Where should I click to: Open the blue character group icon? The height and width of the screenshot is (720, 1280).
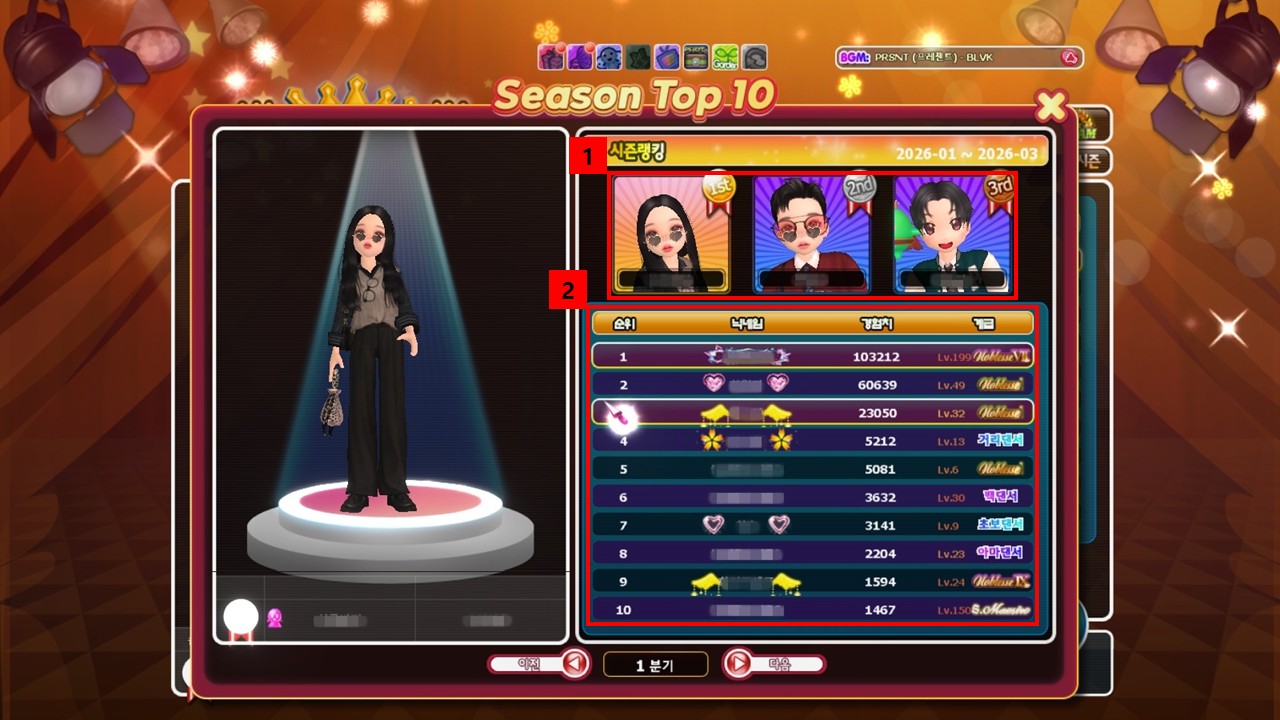click(608, 57)
